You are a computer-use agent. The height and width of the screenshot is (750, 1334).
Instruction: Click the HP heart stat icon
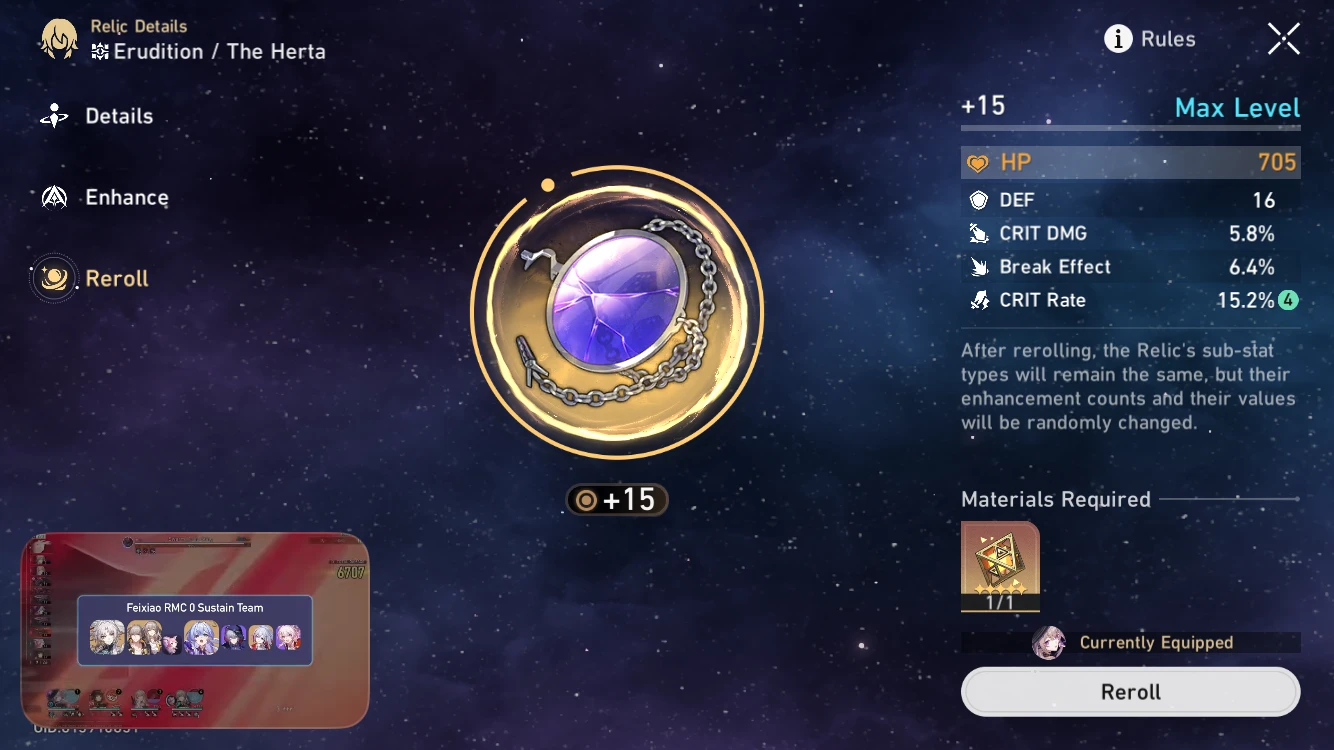click(x=979, y=161)
